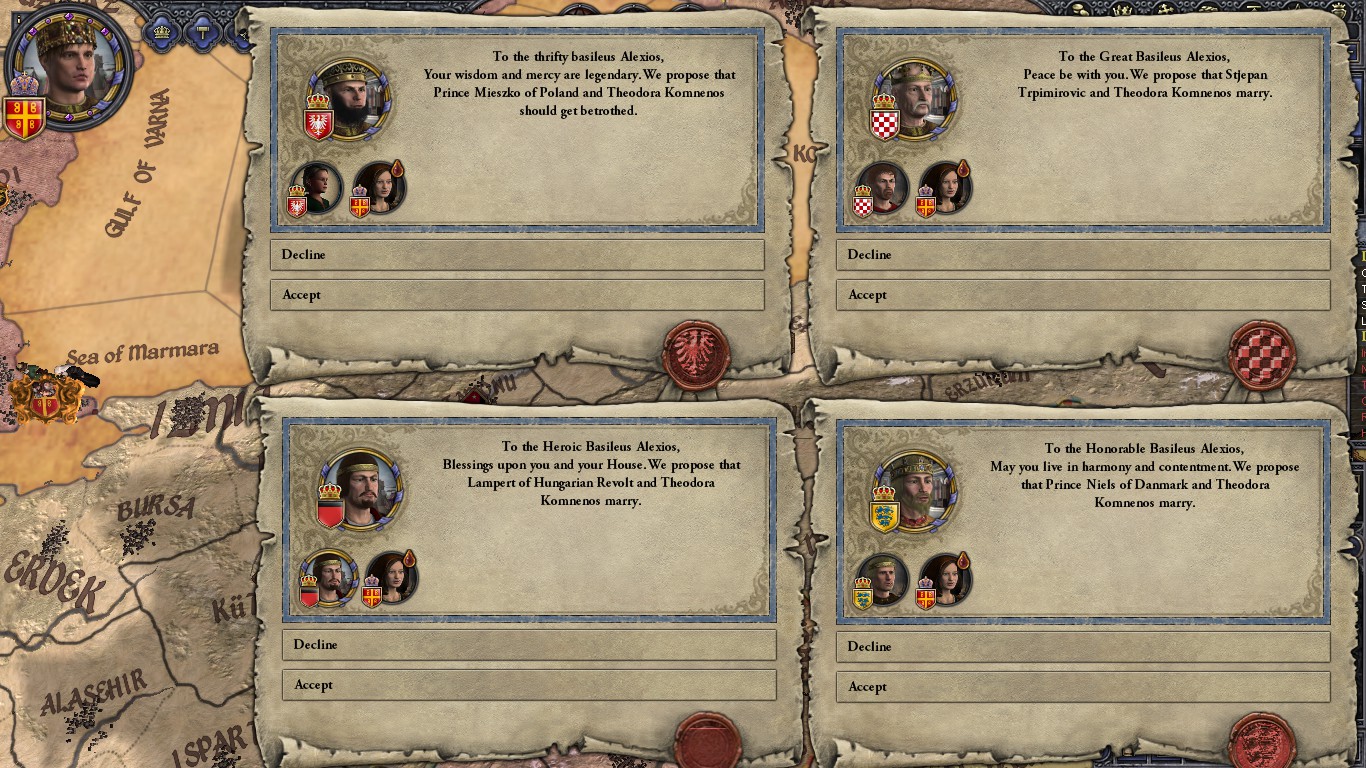Click the hammer icon on the top toolbar
Image resolution: width=1366 pixels, height=768 pixels.
[x=202, y=31]
